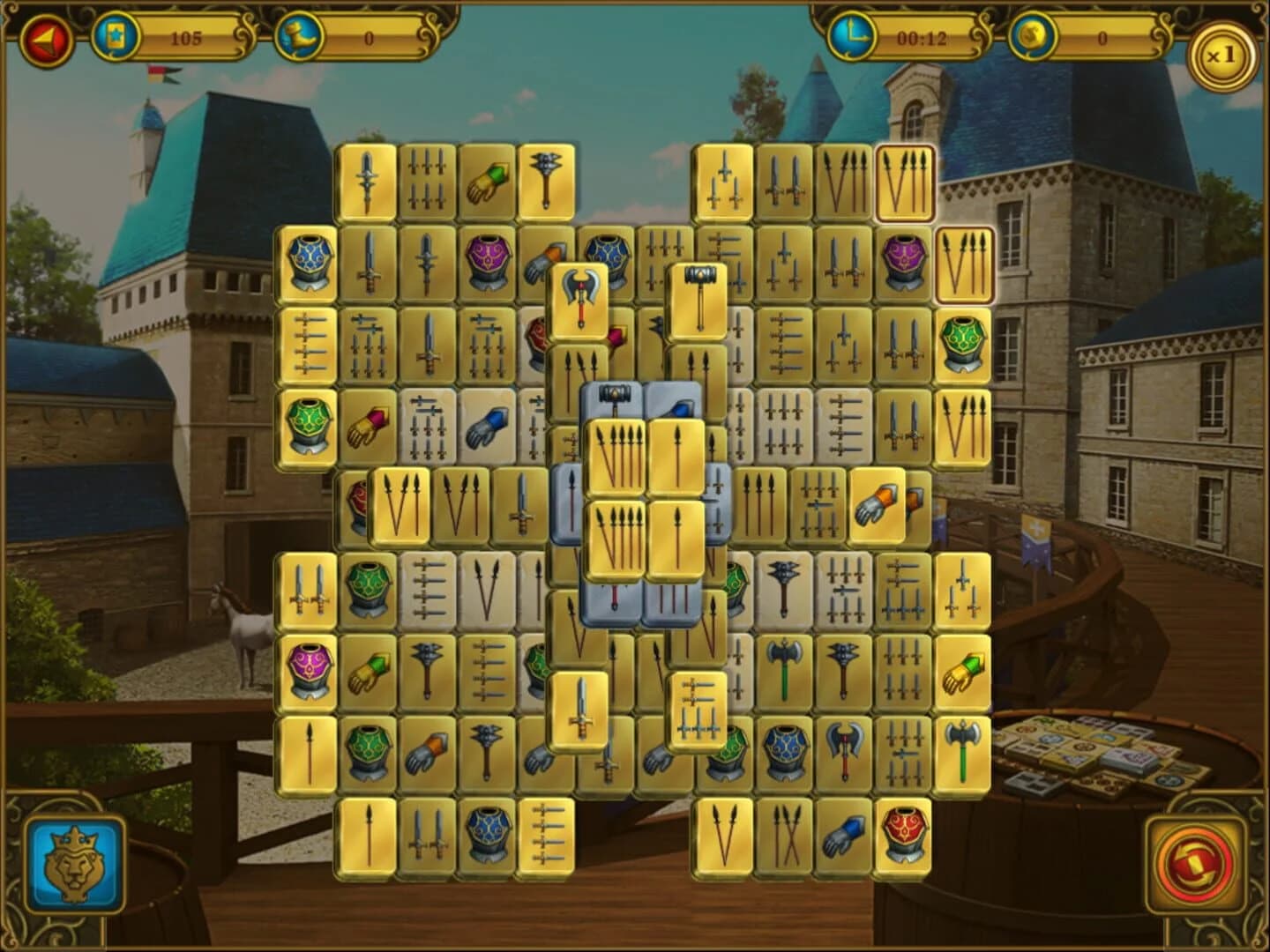Viewport: 1270px width, 952px height.
Task: Click the red back arrow button
Action: pyautogui.click(x=46, y=37)
